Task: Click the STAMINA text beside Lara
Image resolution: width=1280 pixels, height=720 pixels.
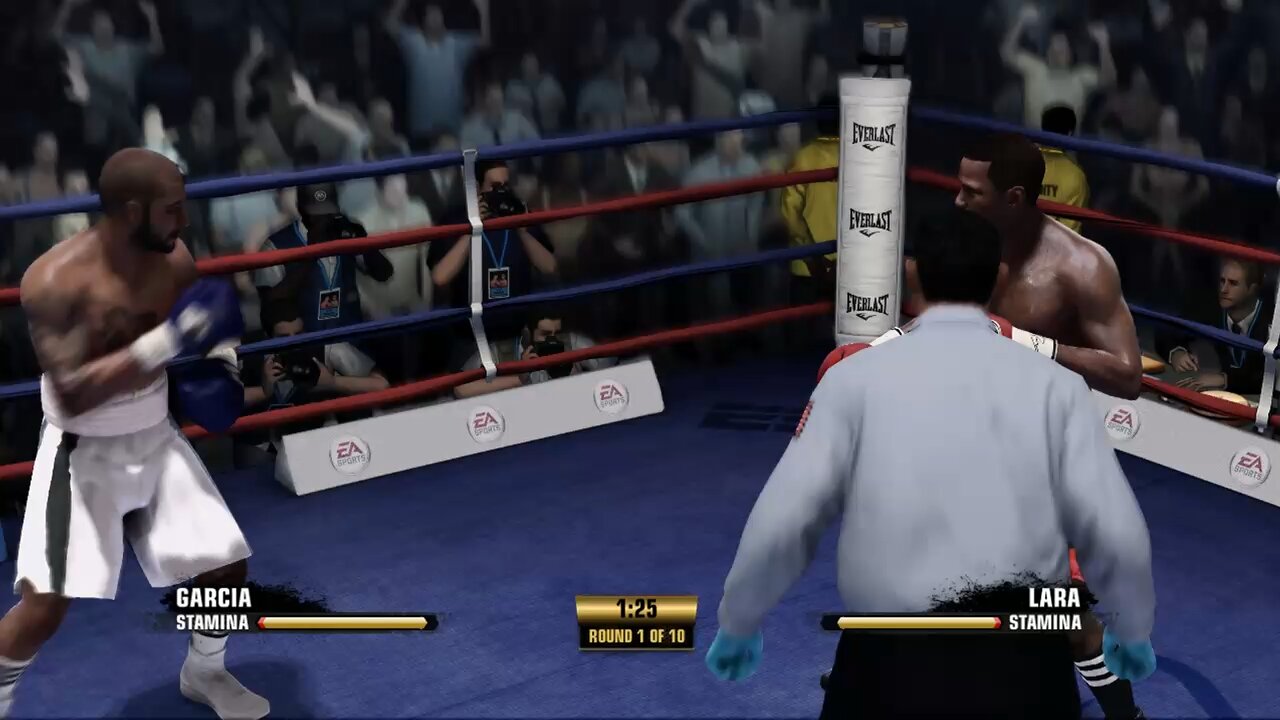Action: pos(1047,621)
